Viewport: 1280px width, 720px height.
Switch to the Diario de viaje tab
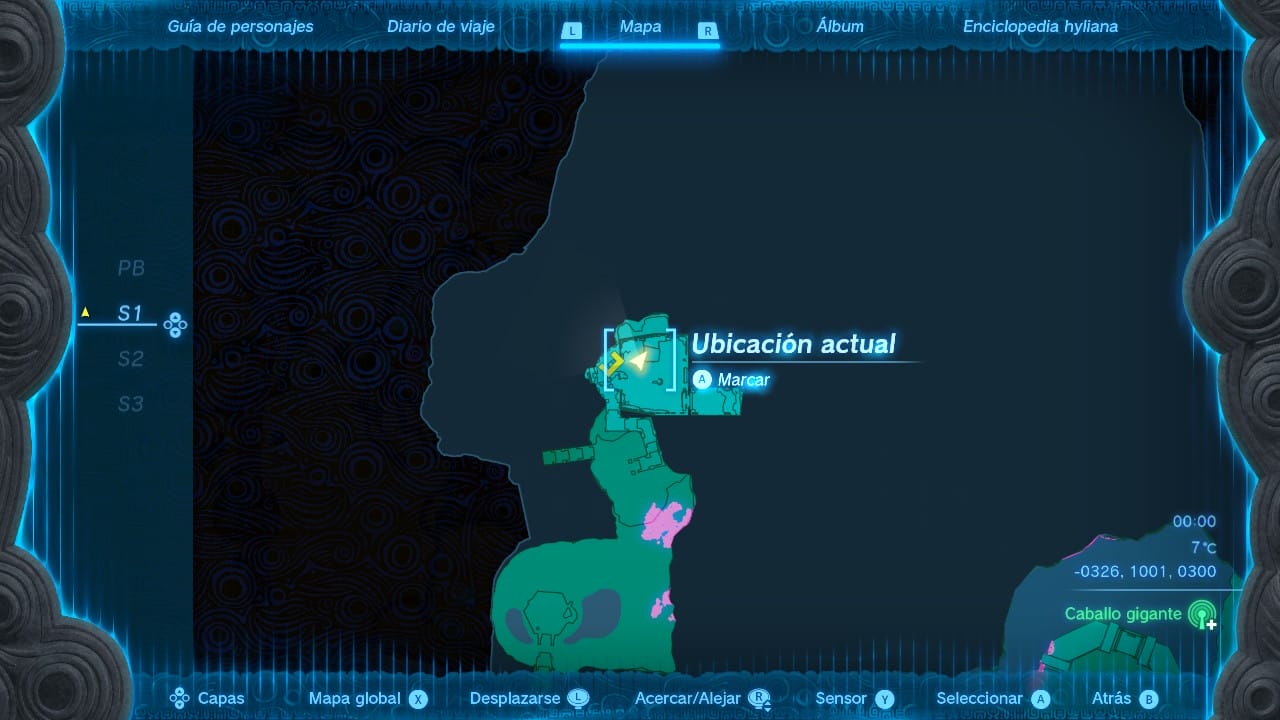[x=441, y=27]
